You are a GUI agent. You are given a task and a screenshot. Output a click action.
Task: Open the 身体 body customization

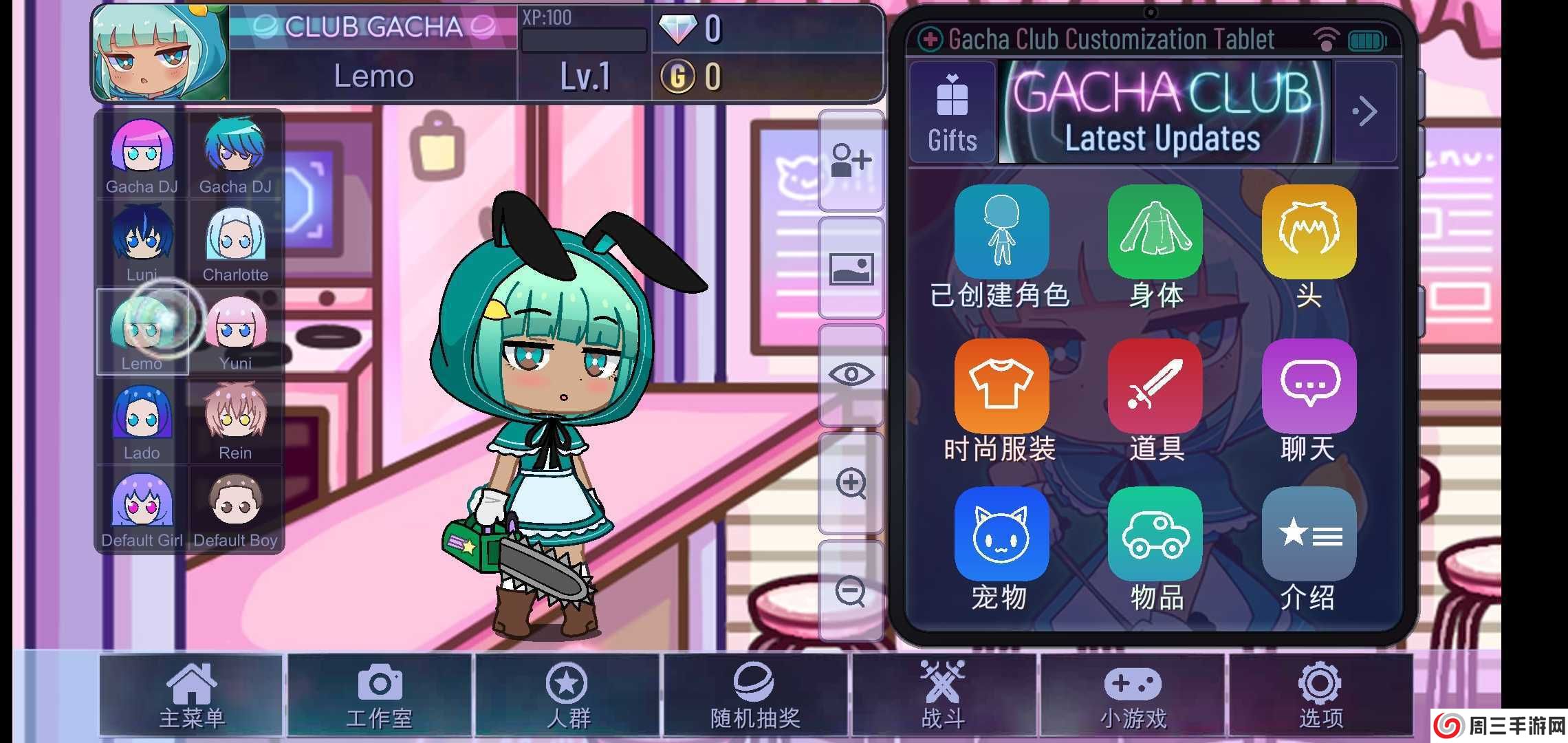click(1155, 233)
